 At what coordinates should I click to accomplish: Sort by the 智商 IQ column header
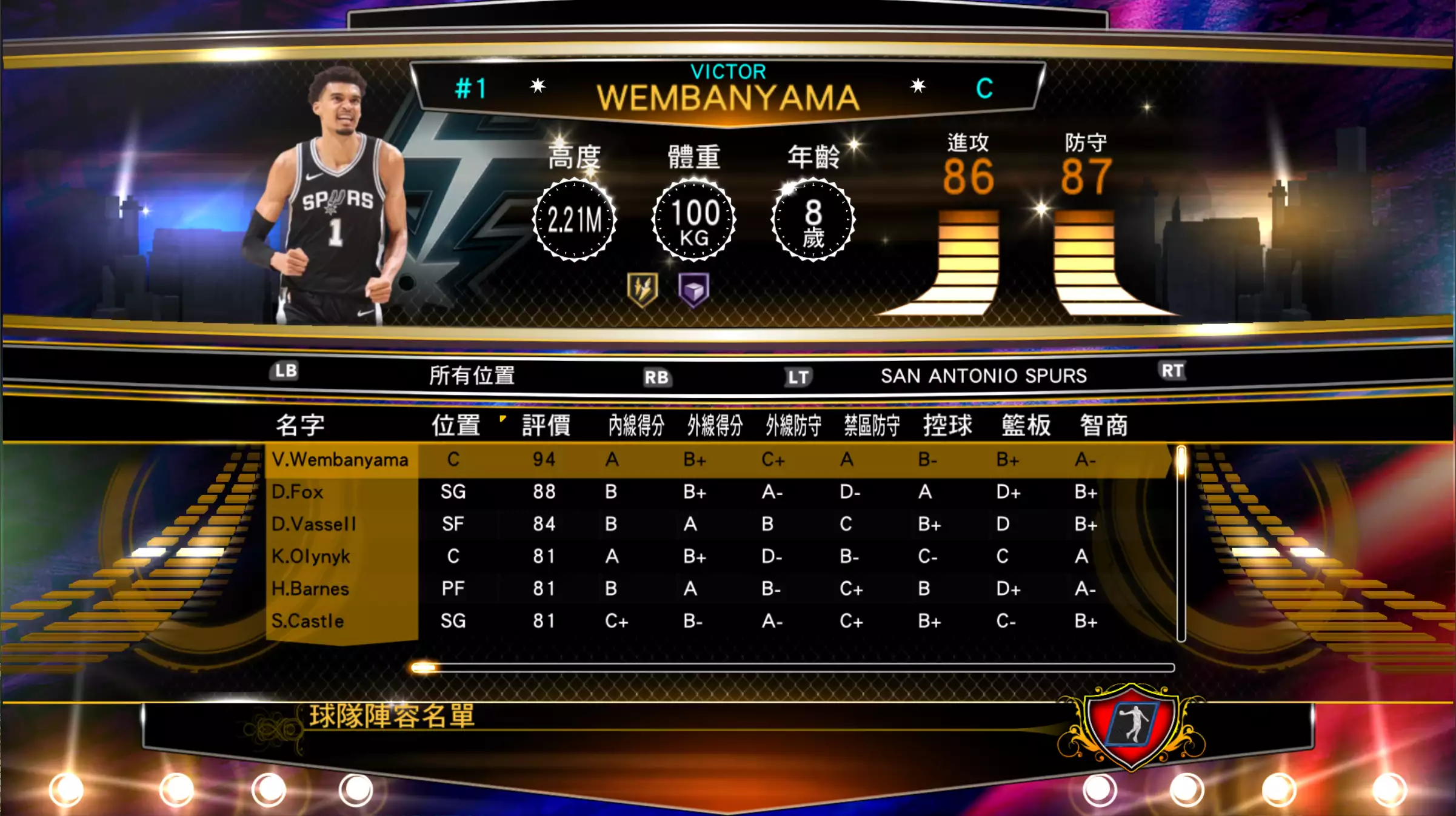click(1103, 425)
